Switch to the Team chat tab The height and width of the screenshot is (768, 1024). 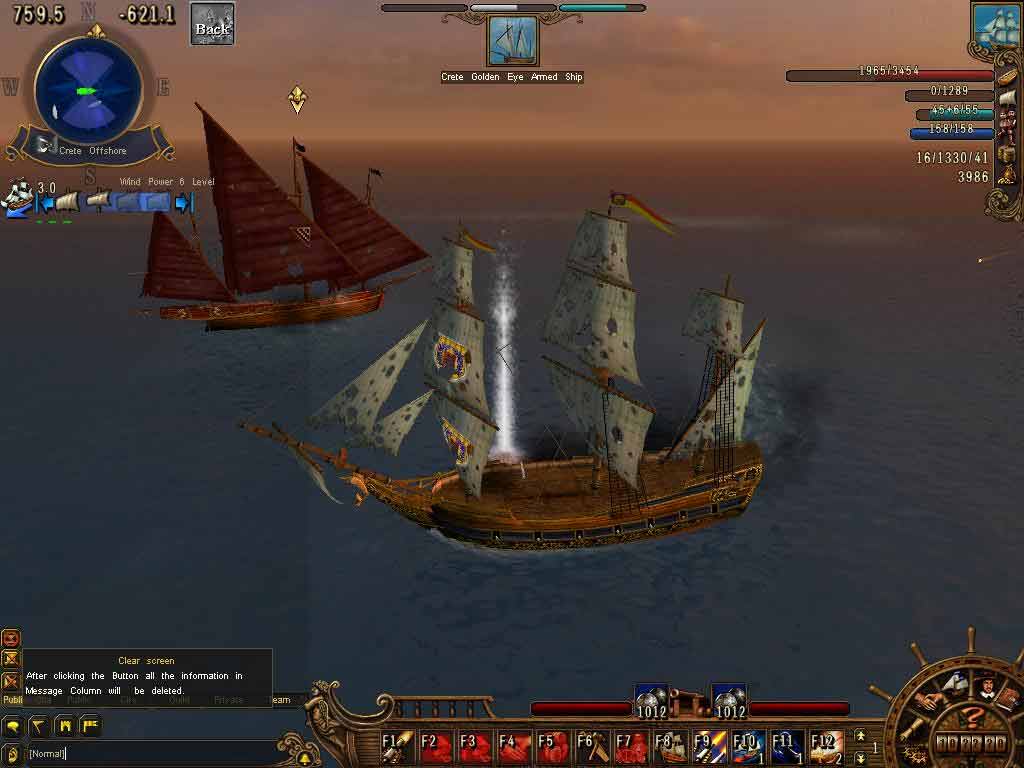coord(281,700)
